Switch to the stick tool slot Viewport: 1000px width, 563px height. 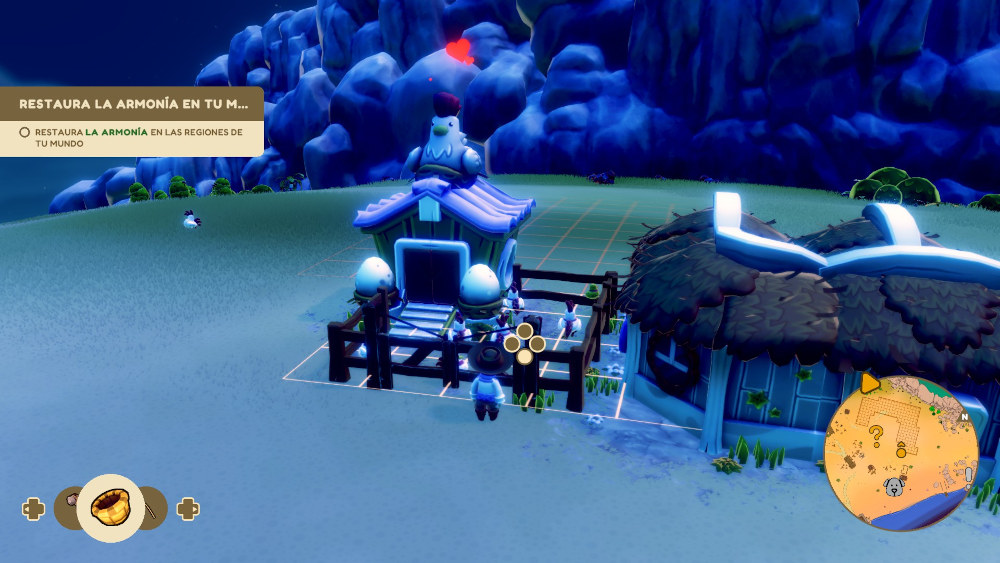click(151, 508)
